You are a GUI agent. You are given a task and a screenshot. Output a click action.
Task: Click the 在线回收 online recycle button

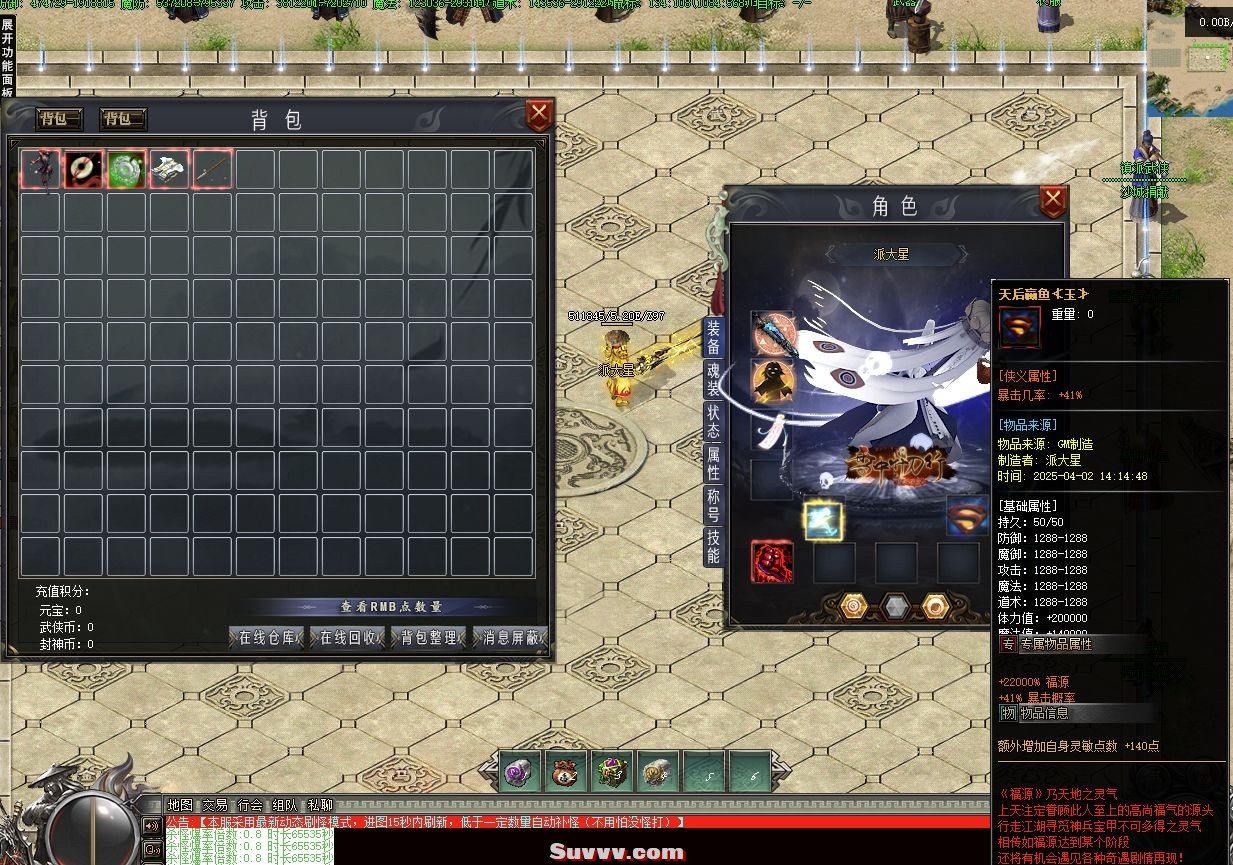[x=348, y=637]
